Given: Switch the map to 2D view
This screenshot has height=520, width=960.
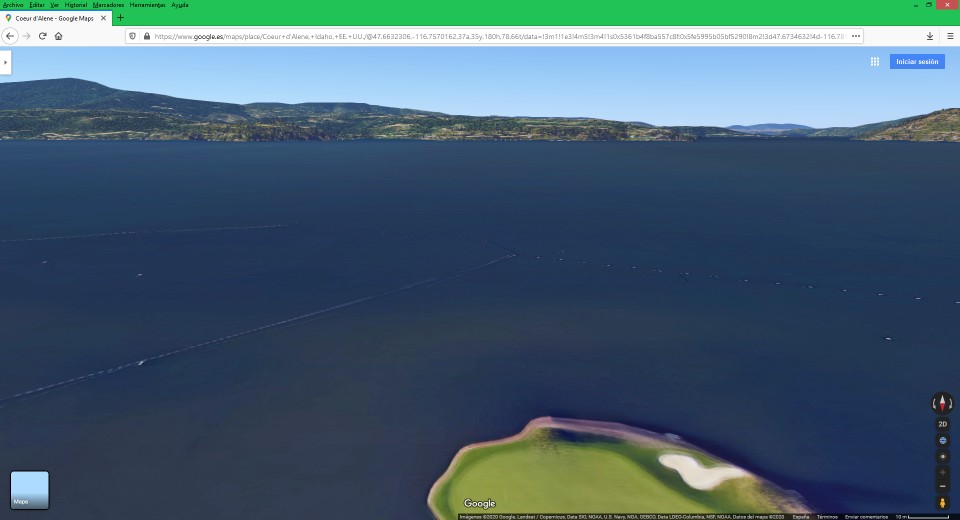Looking at the screenshot, I should point(942,424).
